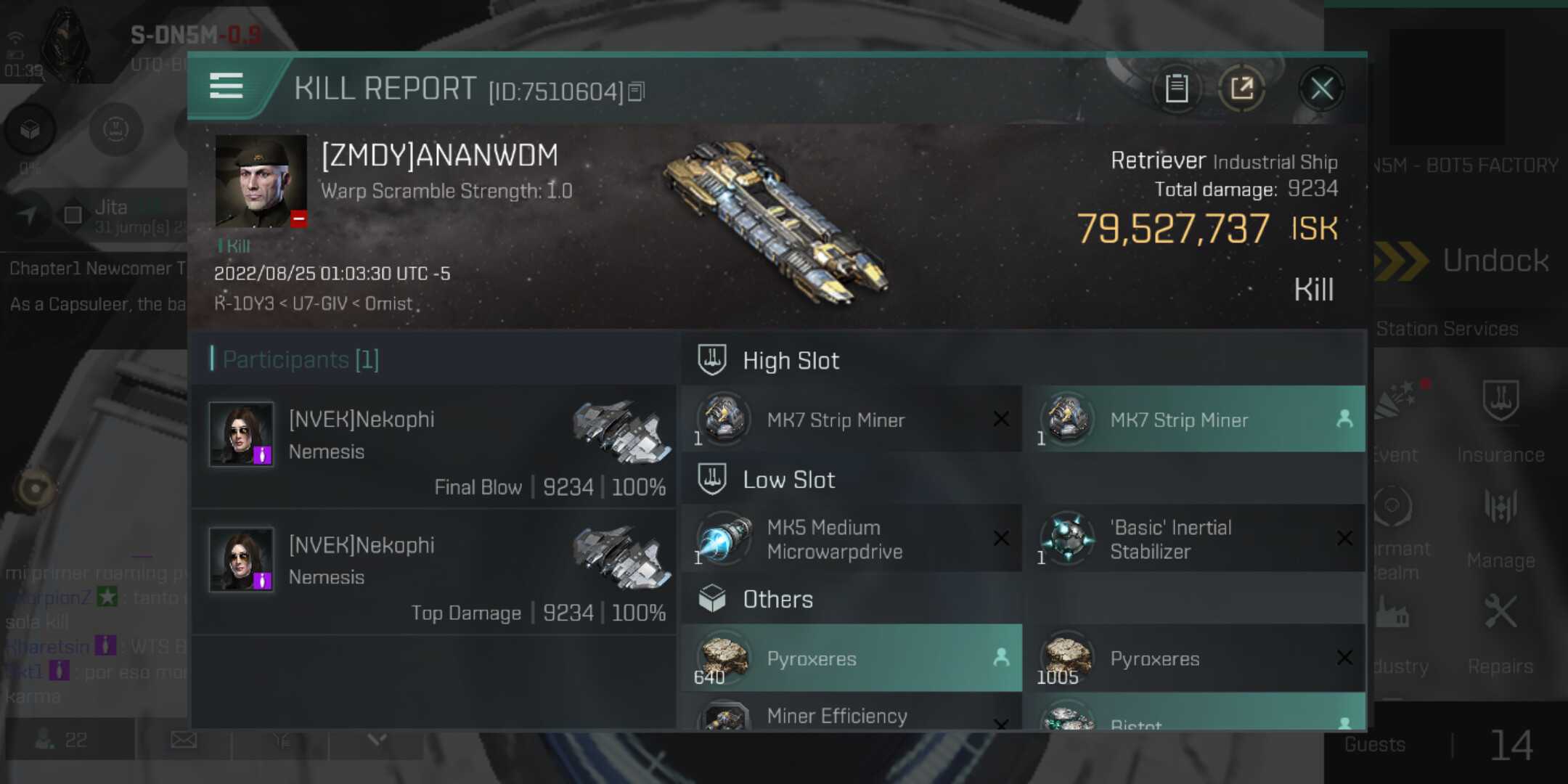
Task: Click the clipboard icon in report header
Action: click(x=1176, y=89)
